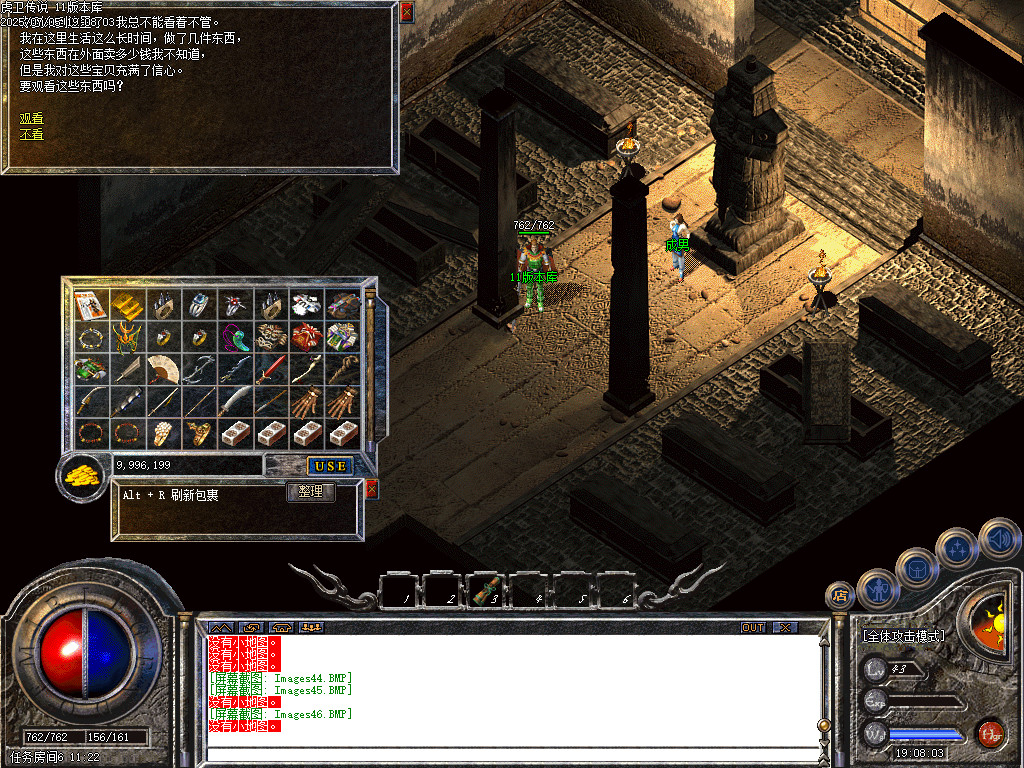Screen dimensions: 1024x768
Task: Click the USE button in the bag
Action: tap(329, 466)
